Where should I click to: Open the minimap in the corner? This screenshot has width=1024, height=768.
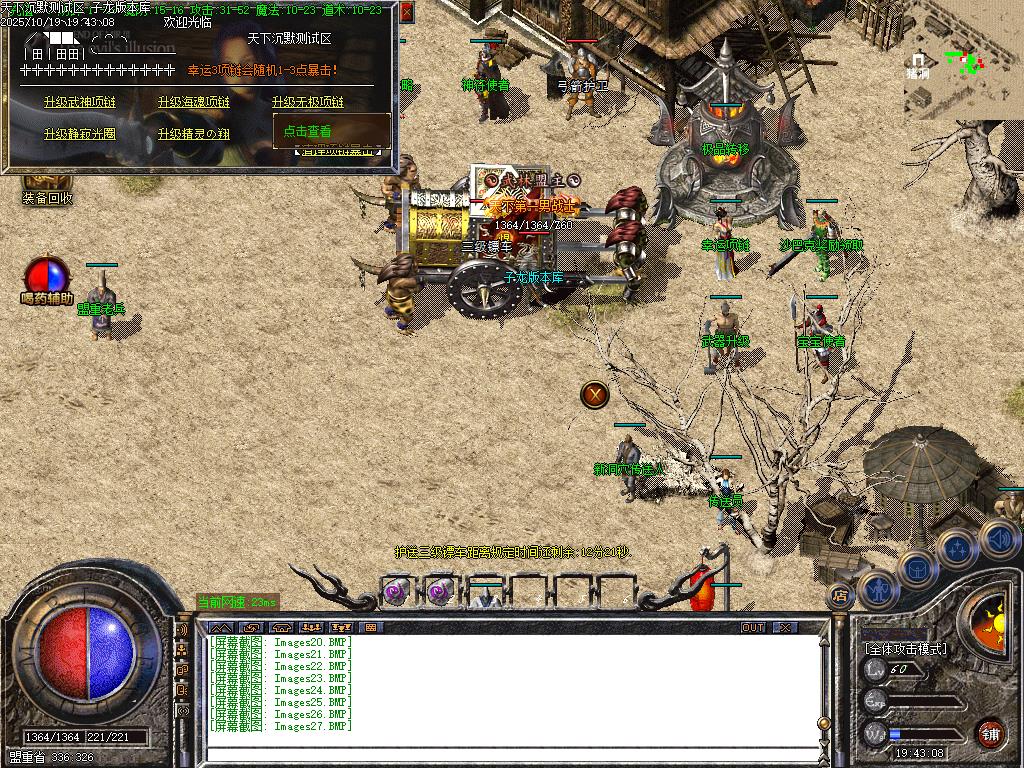963,75
